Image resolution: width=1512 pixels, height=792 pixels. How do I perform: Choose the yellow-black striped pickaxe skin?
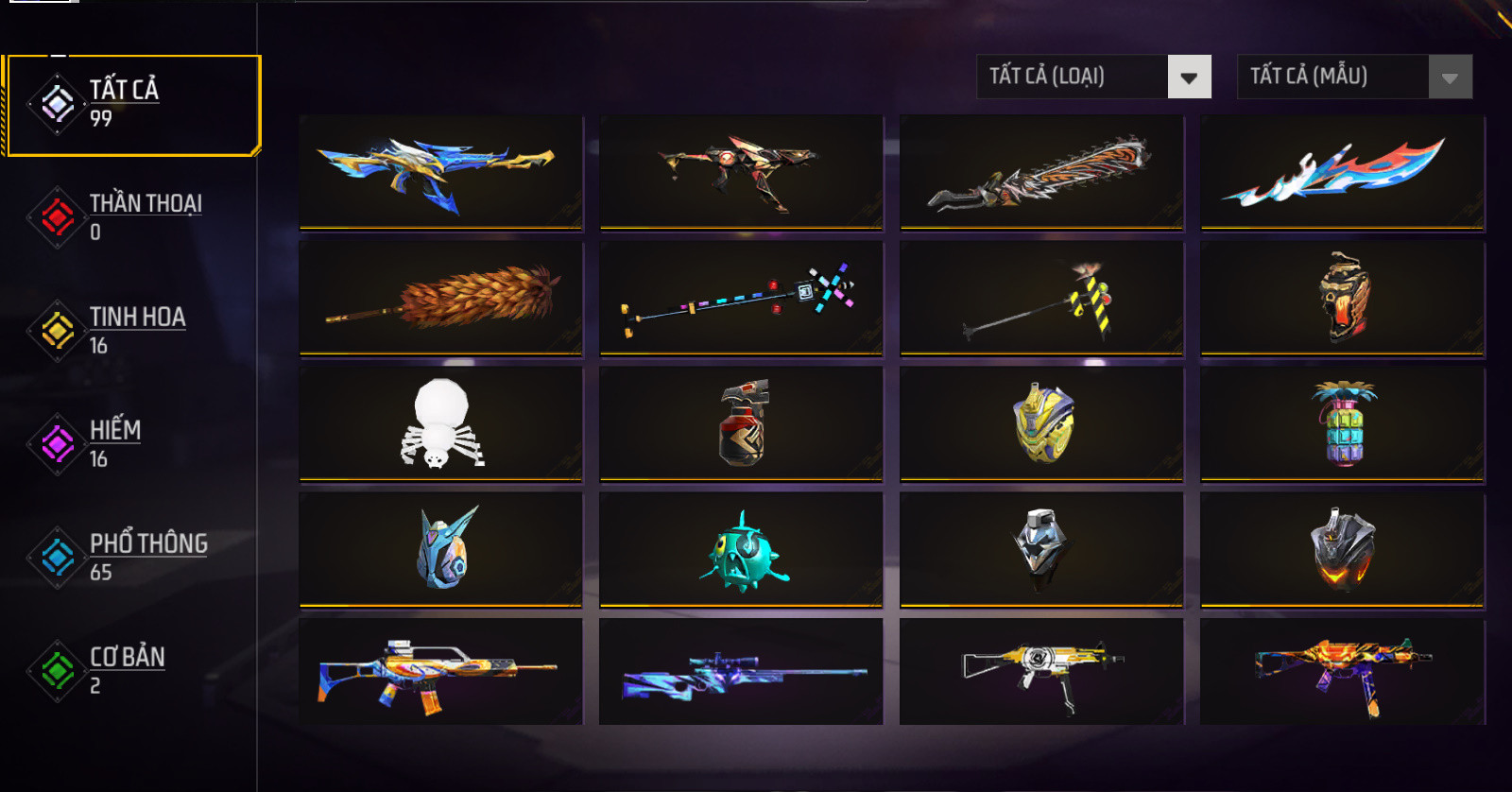[x=1041, y=298]
